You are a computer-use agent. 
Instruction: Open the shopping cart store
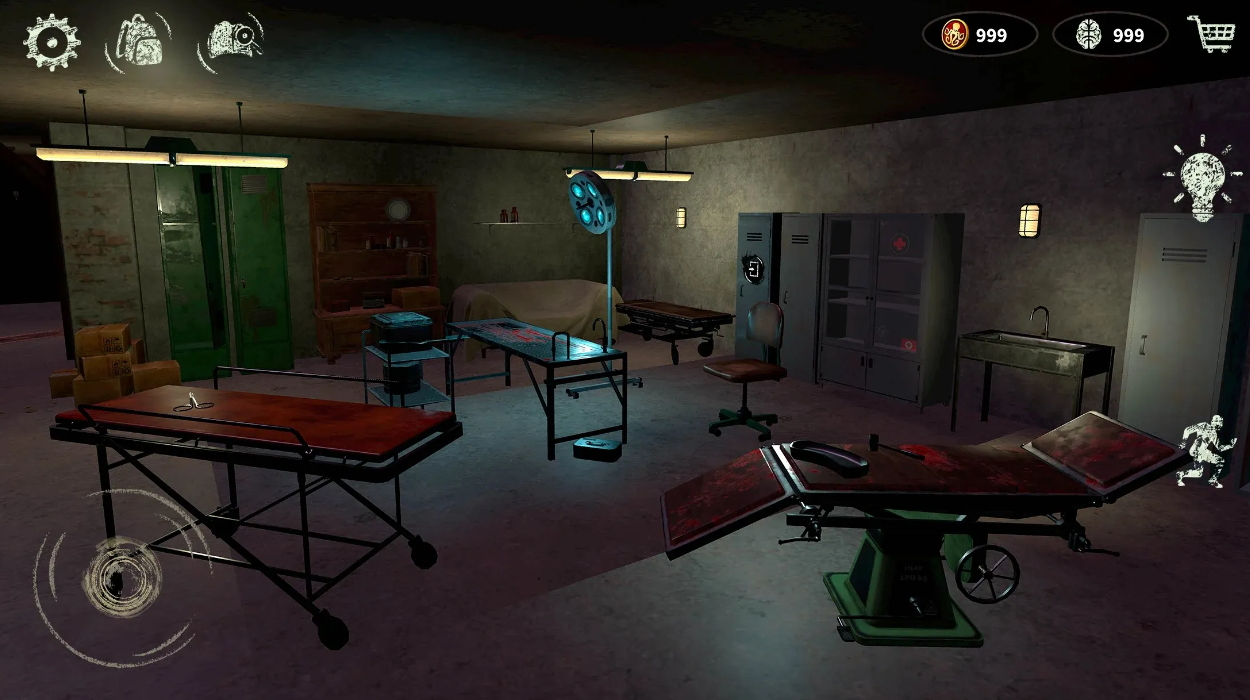click(x=1210, y=34)
